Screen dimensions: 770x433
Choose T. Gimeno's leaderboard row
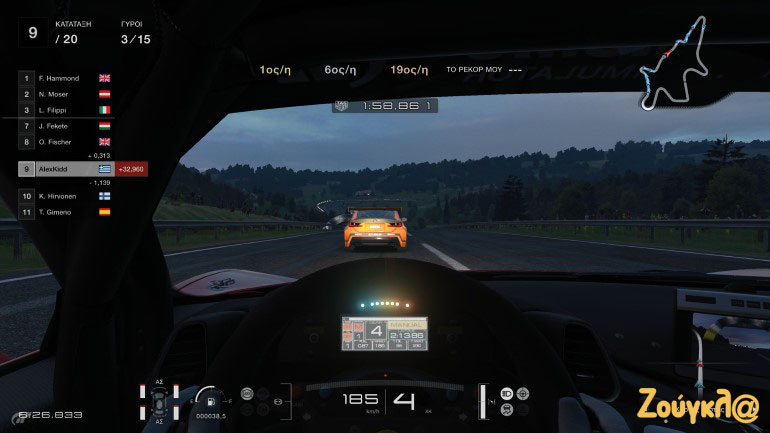pyautogui.click(x=66, y=212)
